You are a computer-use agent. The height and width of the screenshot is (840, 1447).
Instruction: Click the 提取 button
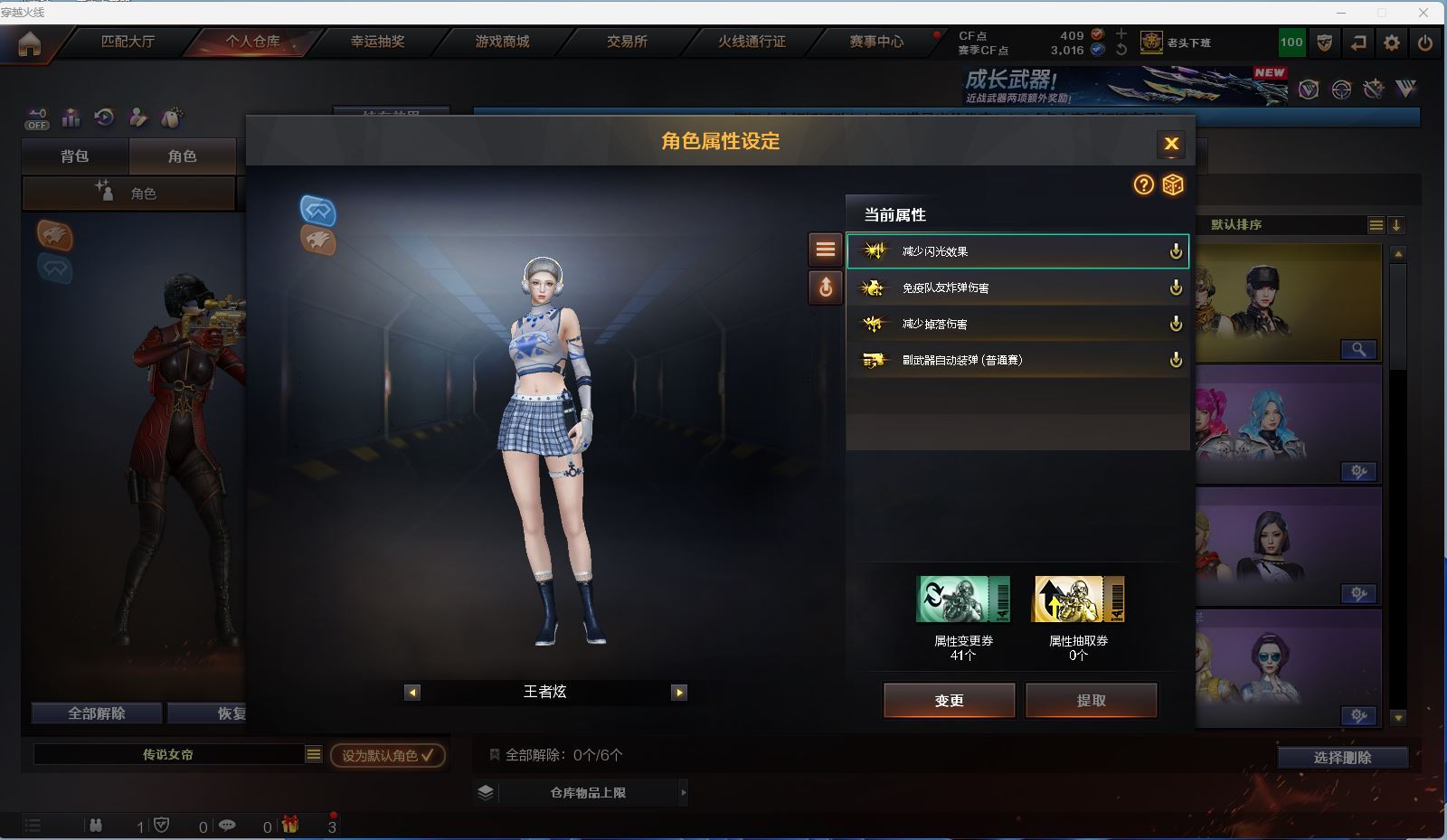point(1091,700)
